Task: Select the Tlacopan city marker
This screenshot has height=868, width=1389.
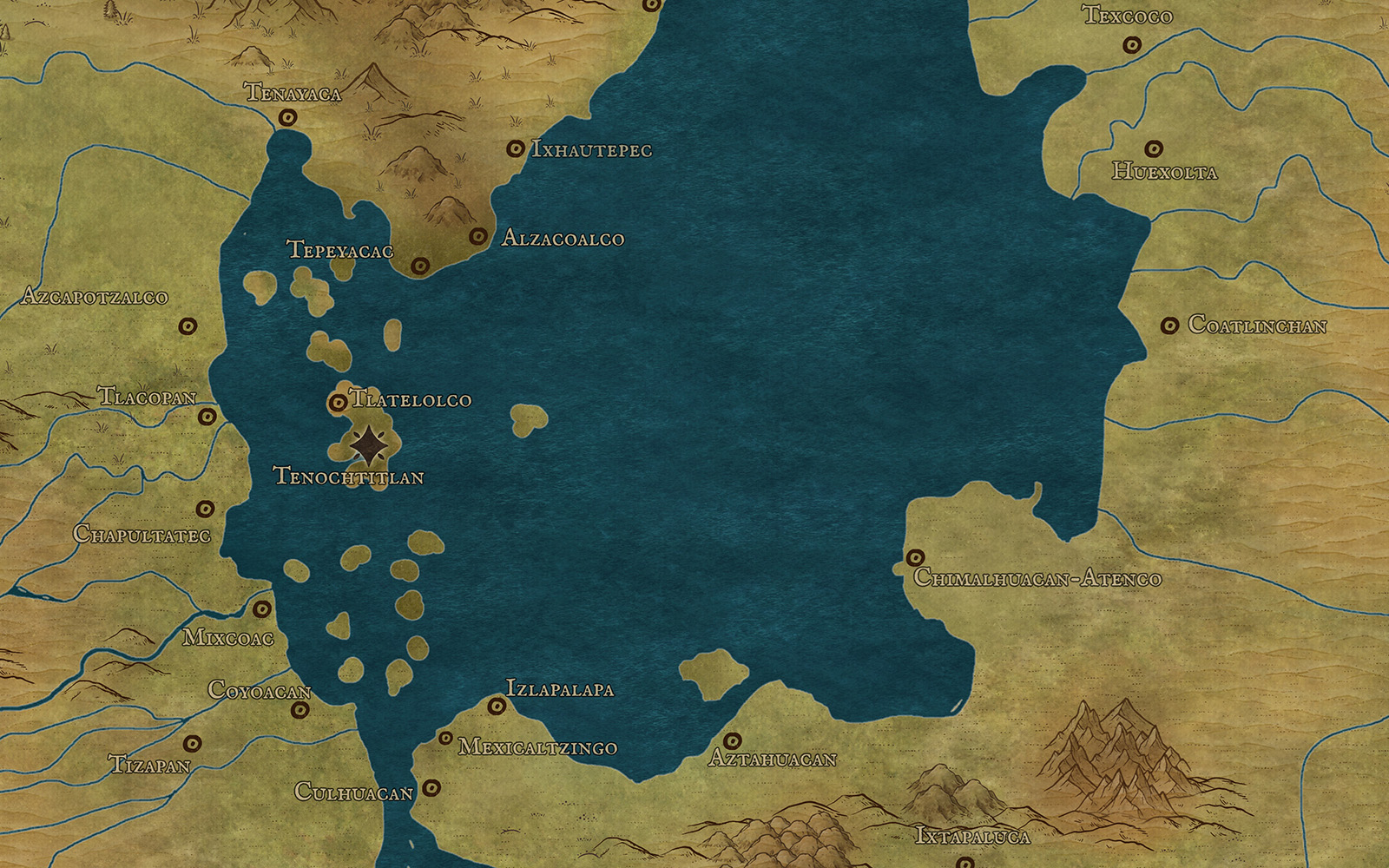Action: pos(207,417)
